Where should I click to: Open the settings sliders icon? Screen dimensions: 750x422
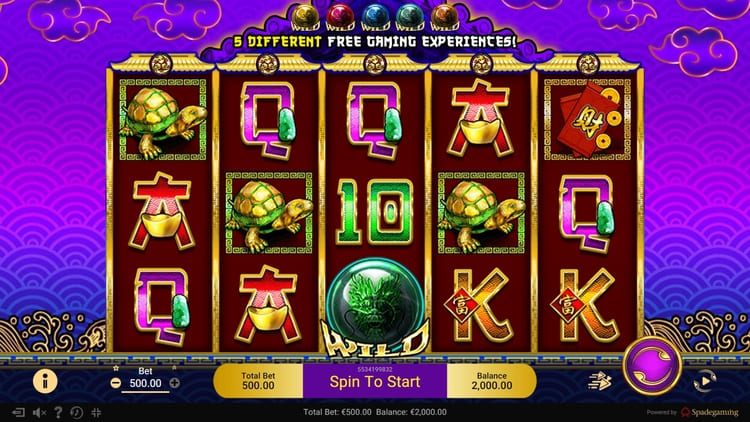[x=96, y=412]
